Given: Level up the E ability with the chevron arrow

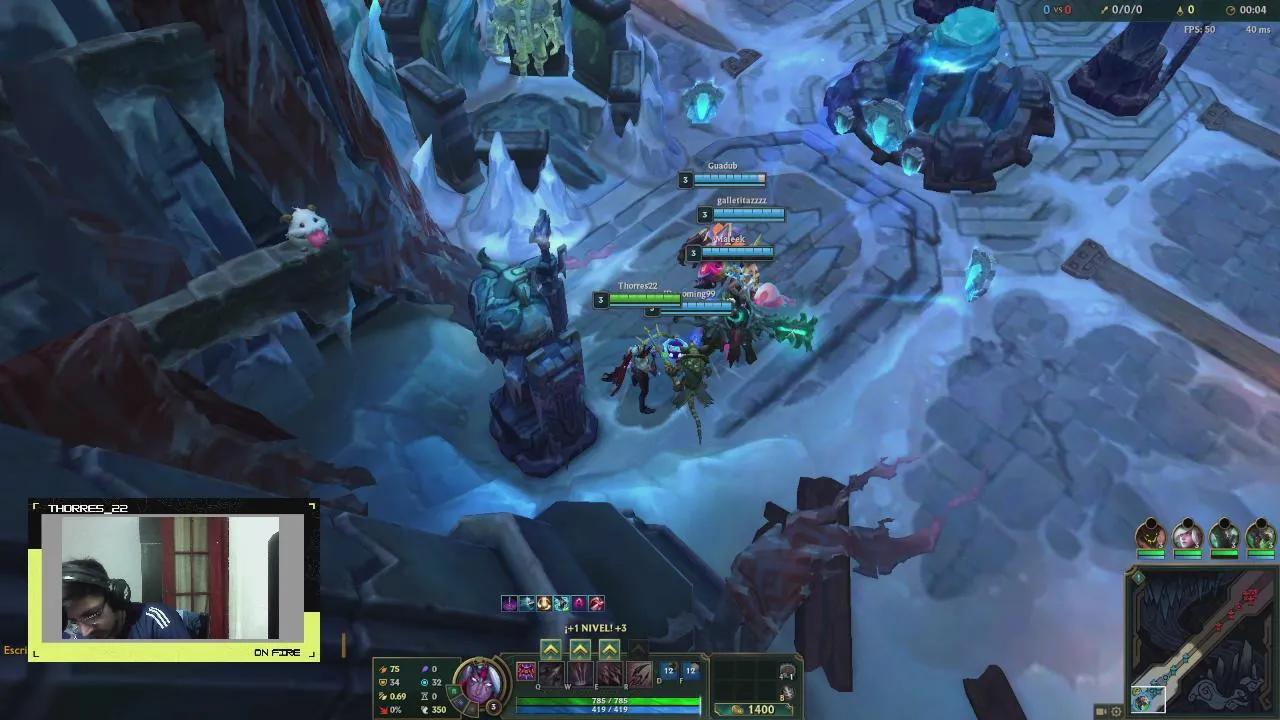Looking at the screenshot, I should 609,649.
